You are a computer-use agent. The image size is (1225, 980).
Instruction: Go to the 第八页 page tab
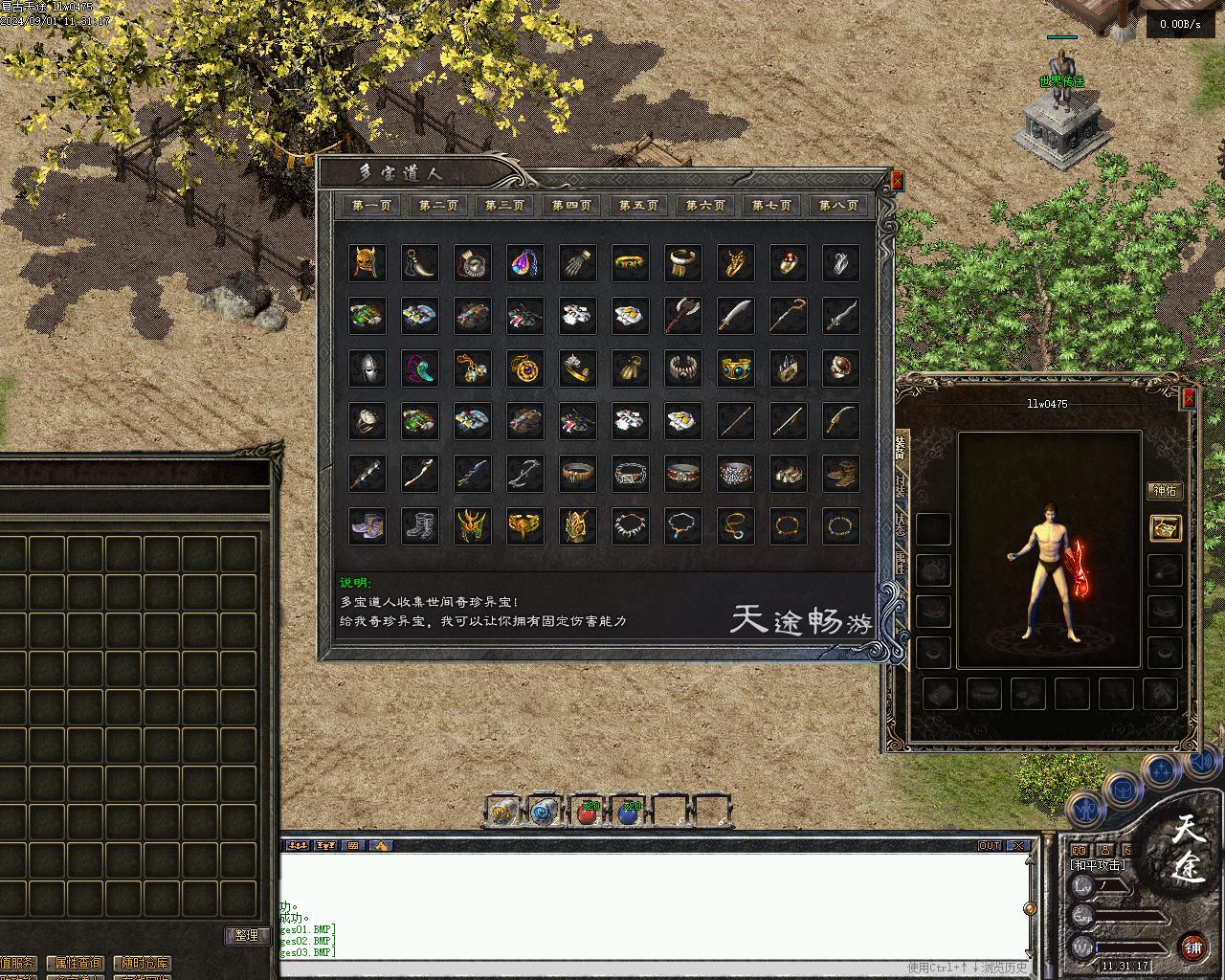point(838,205)
